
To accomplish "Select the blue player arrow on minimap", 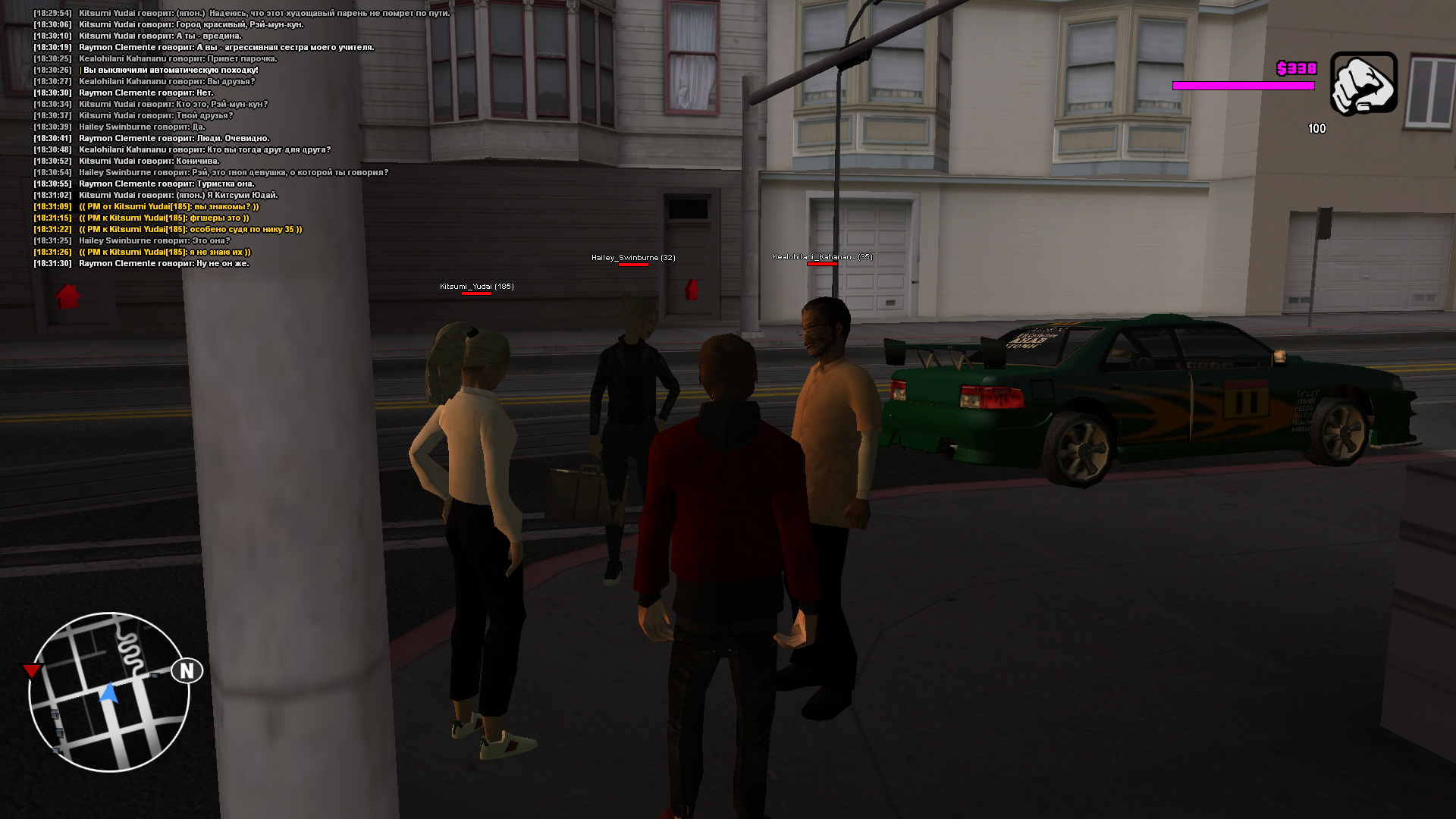I will (109, 693).
